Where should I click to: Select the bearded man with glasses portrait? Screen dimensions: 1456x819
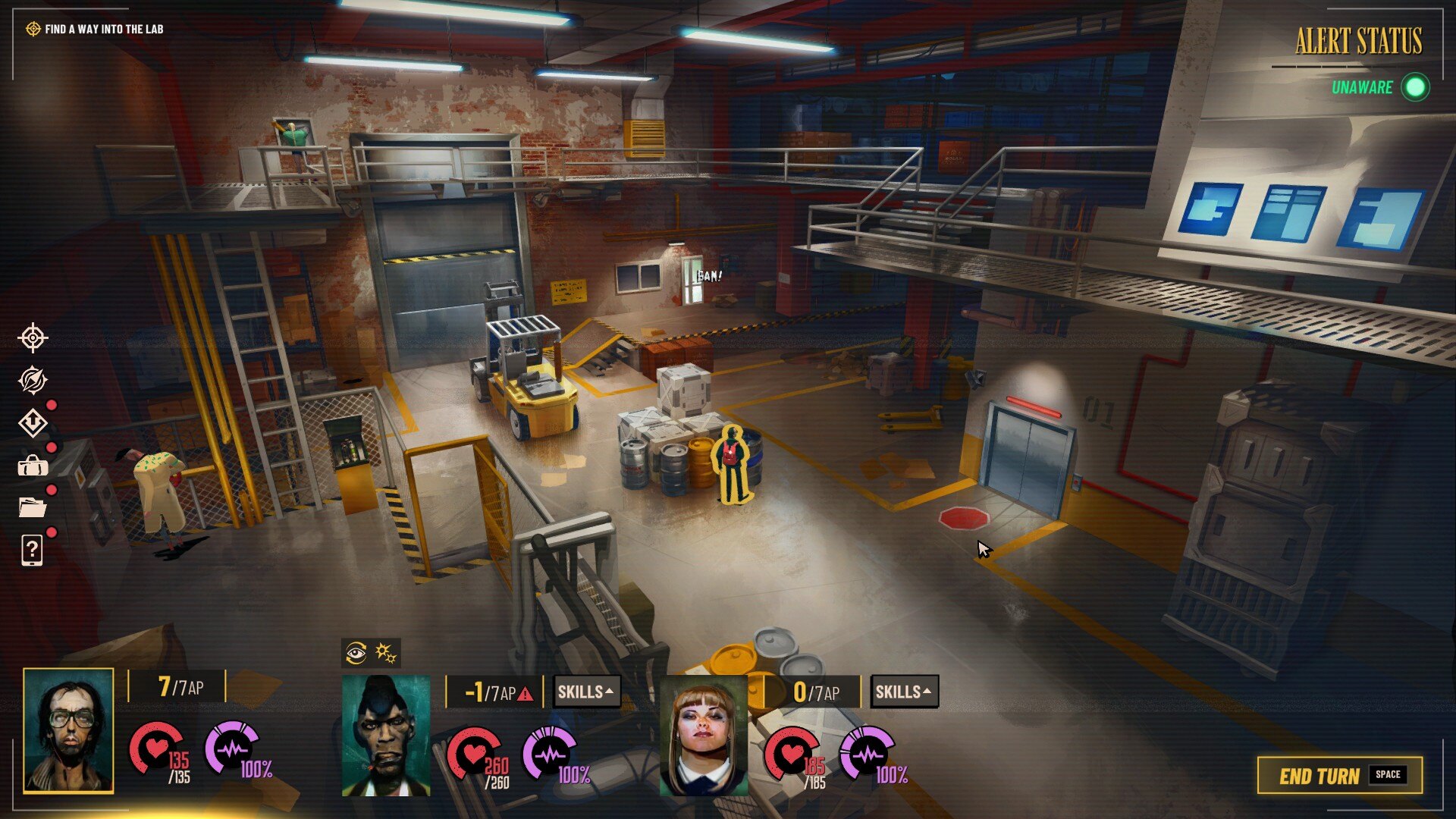[x=68, y=731]
